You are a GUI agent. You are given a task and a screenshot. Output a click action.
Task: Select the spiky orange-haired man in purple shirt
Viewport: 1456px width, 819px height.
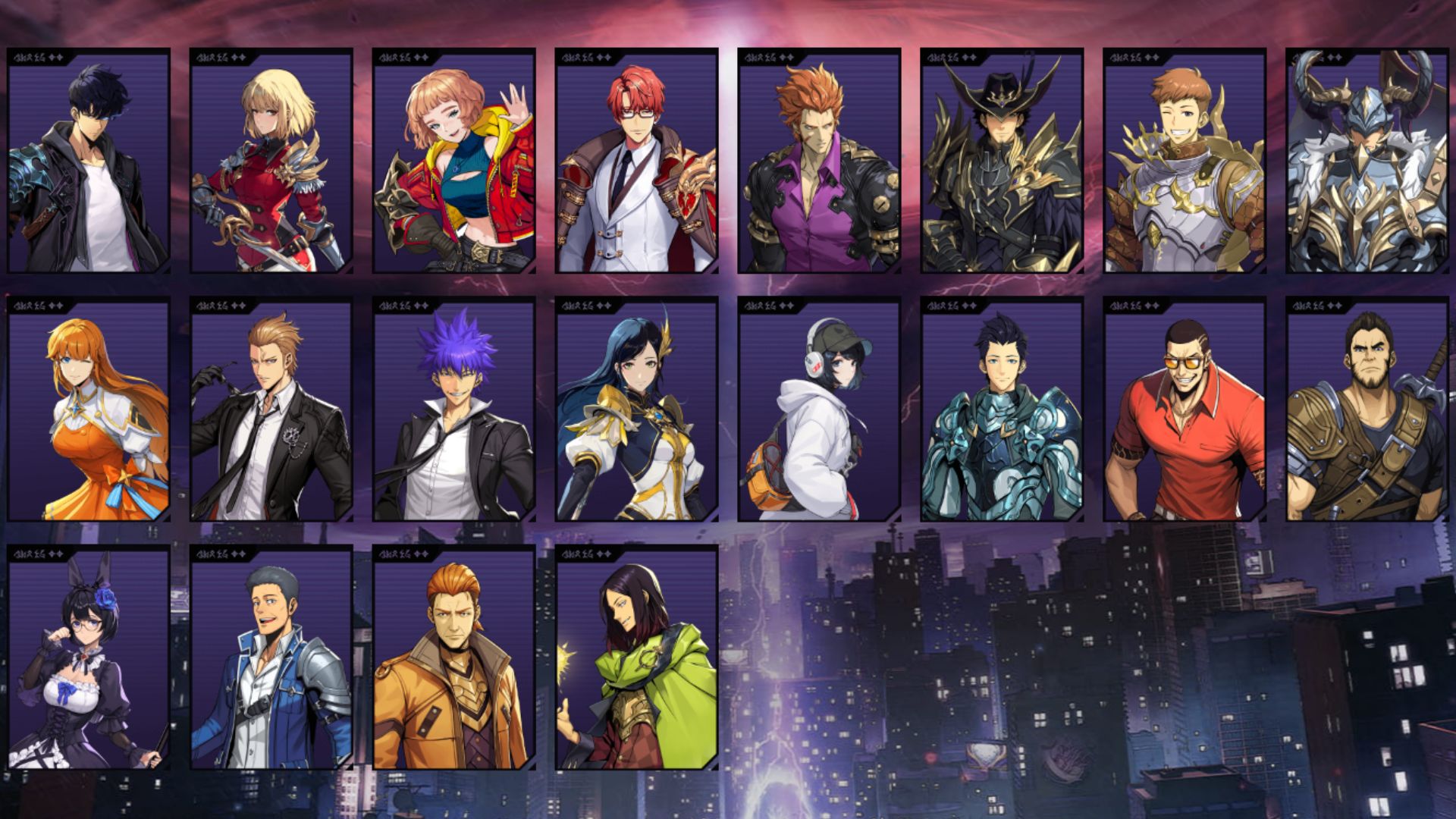click(819, 167)
